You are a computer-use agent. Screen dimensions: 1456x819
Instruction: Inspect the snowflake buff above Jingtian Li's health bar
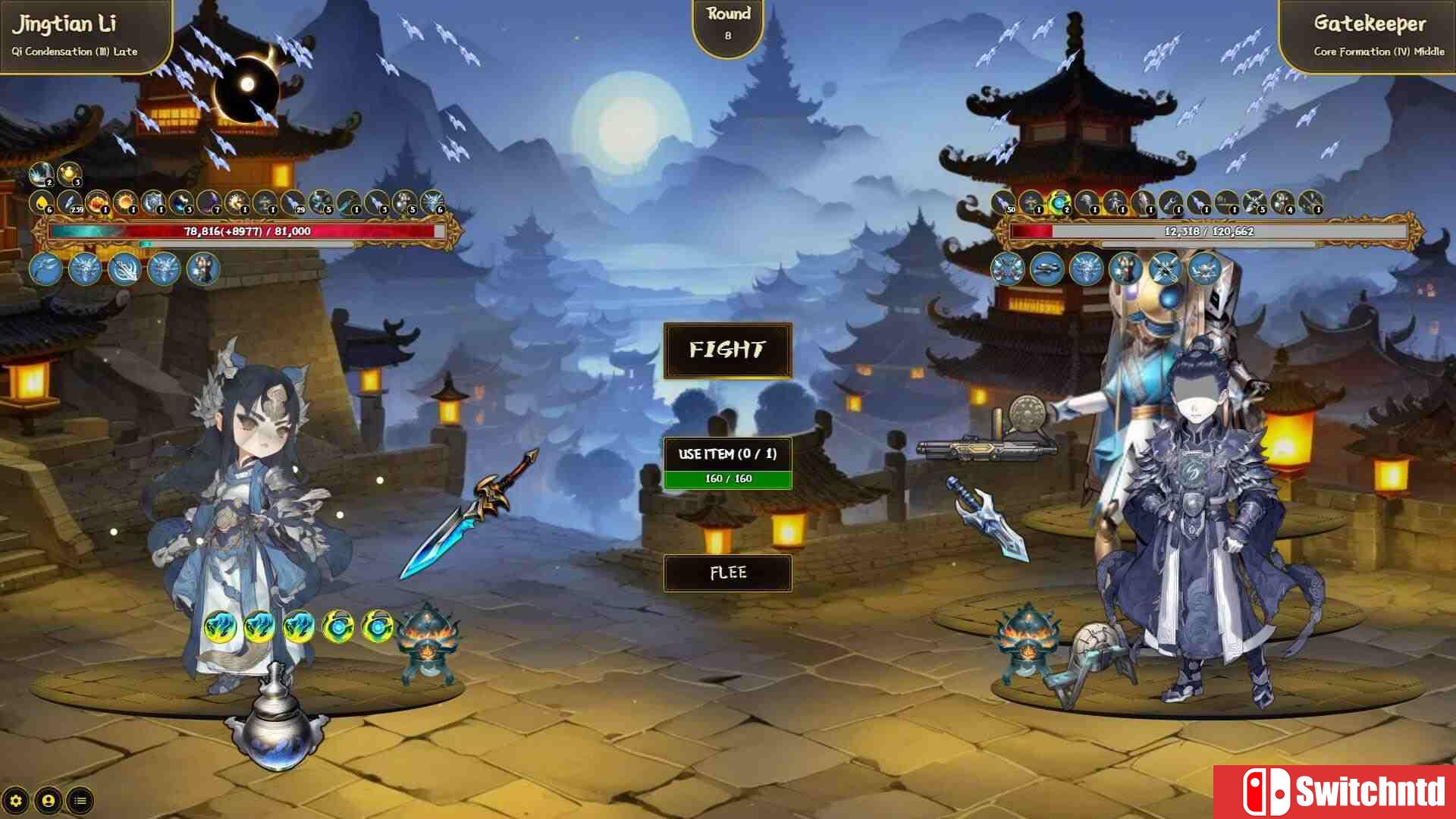tap(38, 177)
